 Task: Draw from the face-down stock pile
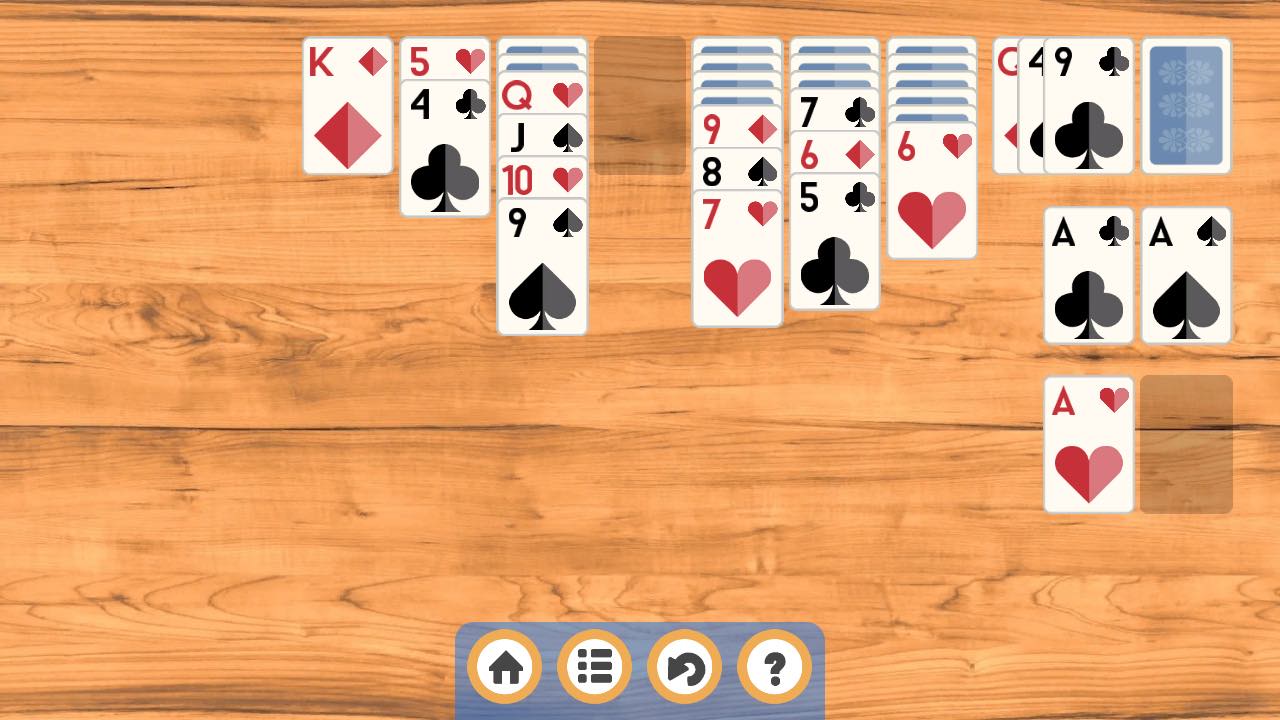point(1187,105)
